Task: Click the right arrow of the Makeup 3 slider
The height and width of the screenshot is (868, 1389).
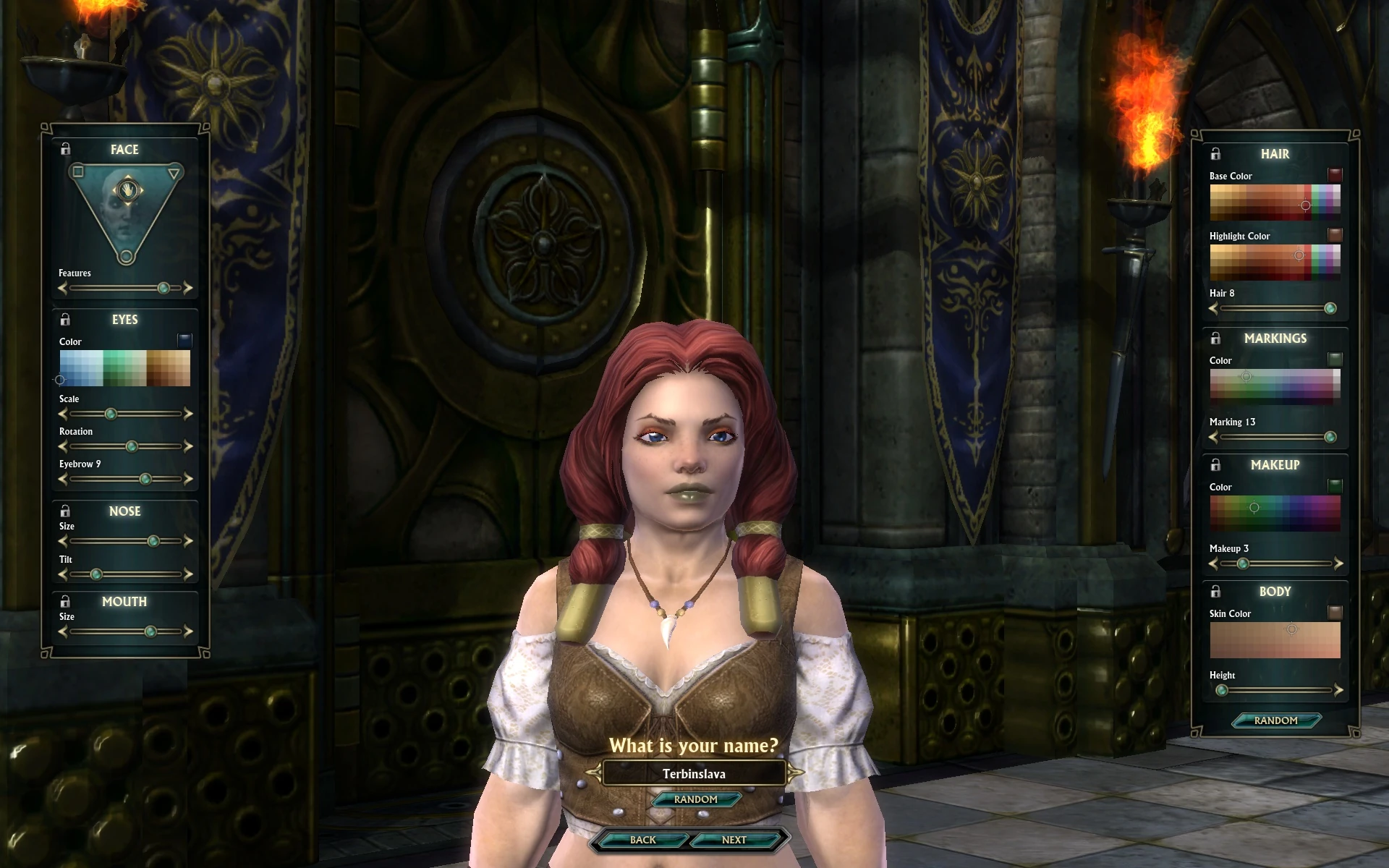Action: click(x=1338, y=563)
